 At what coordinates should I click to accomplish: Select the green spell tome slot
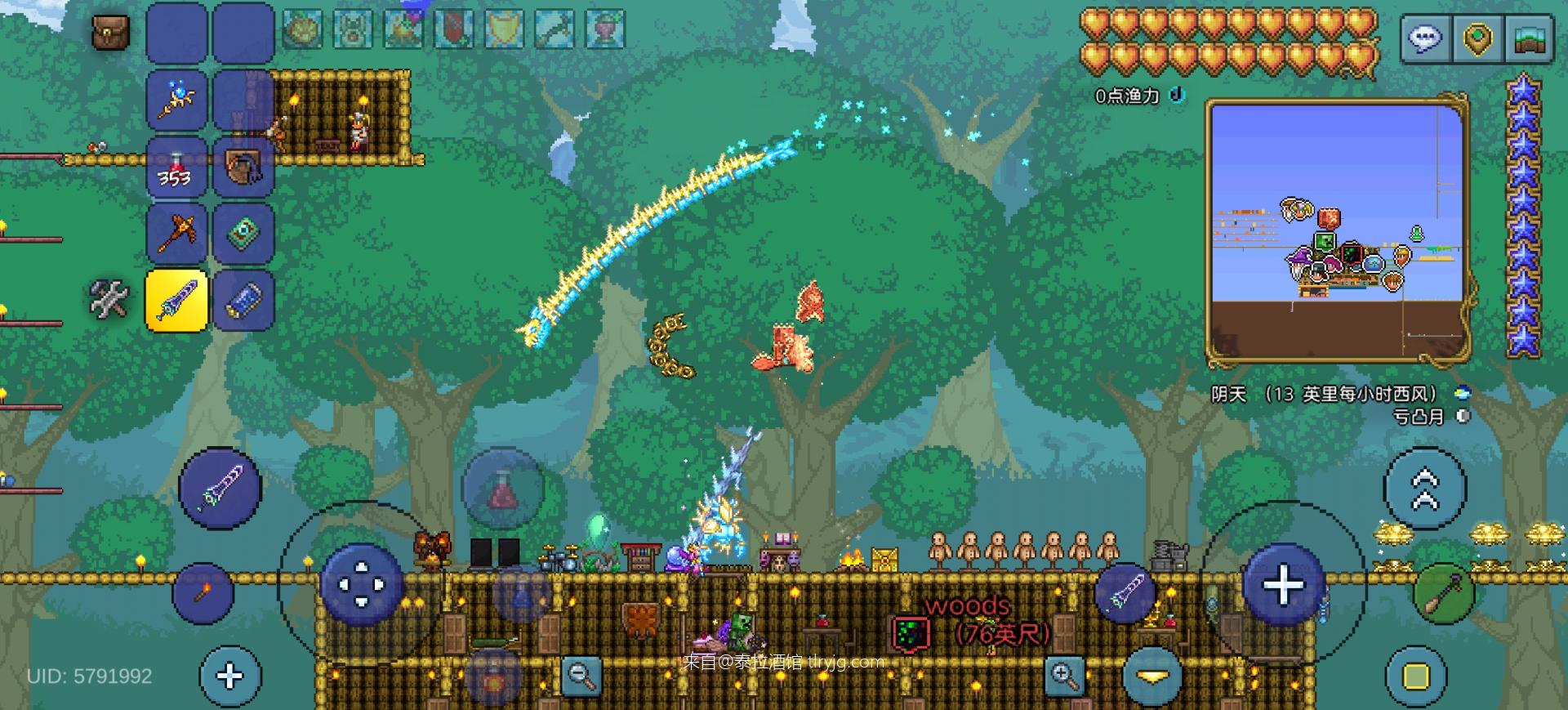coord(243,234)
